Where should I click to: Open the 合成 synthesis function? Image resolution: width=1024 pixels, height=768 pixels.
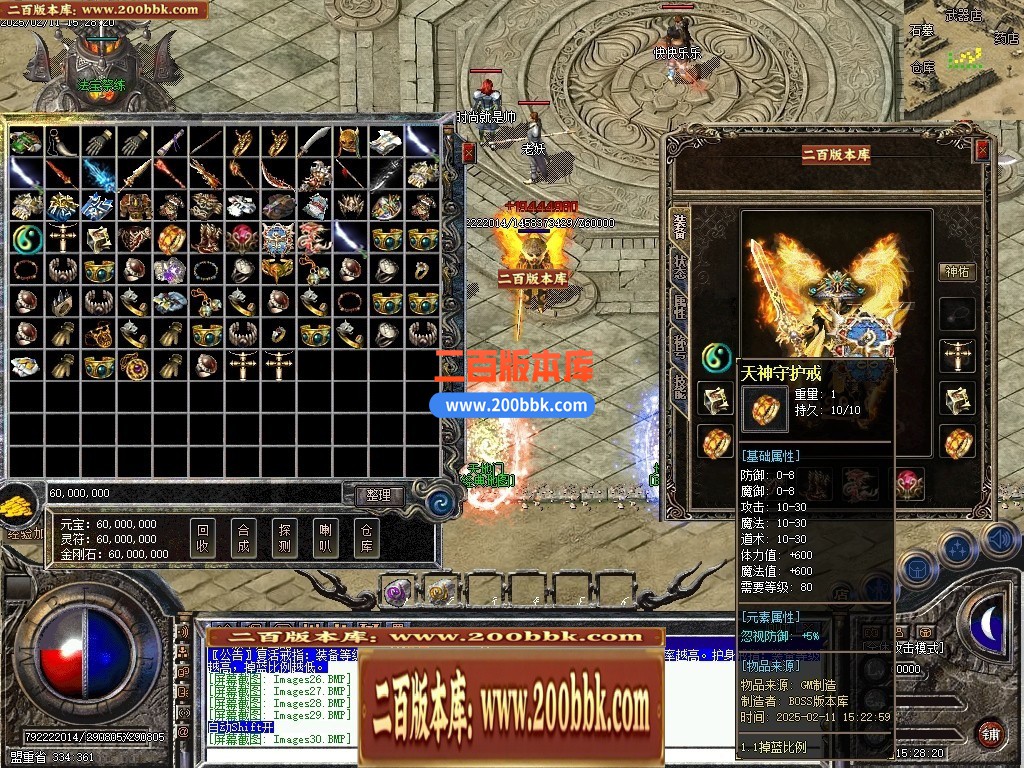pos(243,538)
